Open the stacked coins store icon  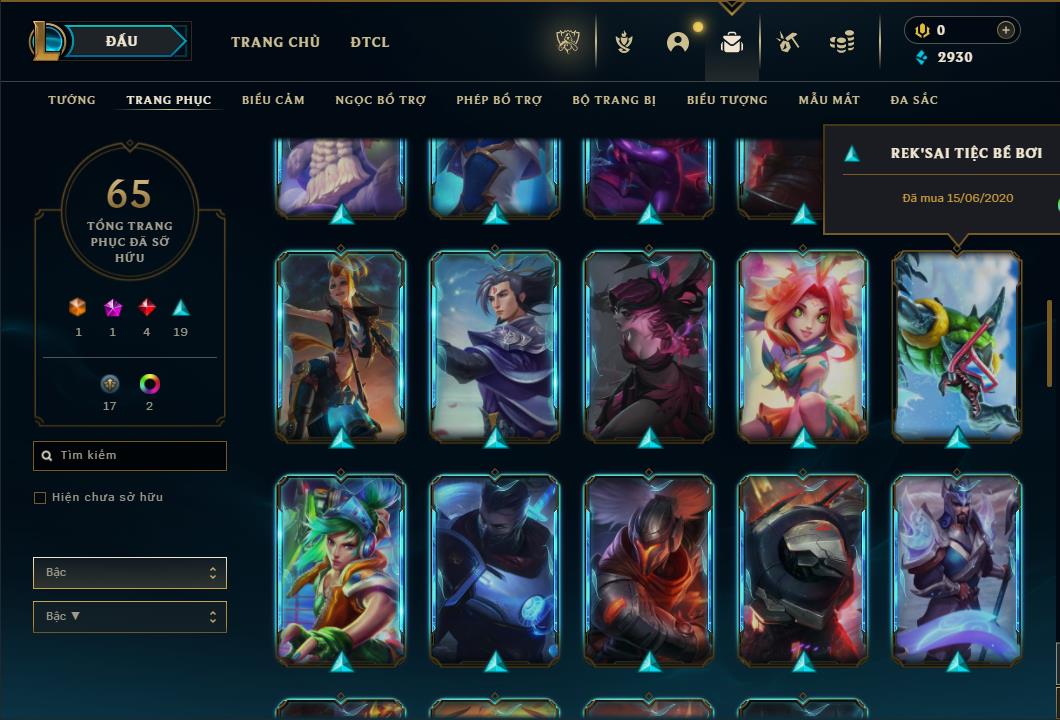[x=842, y=42]
